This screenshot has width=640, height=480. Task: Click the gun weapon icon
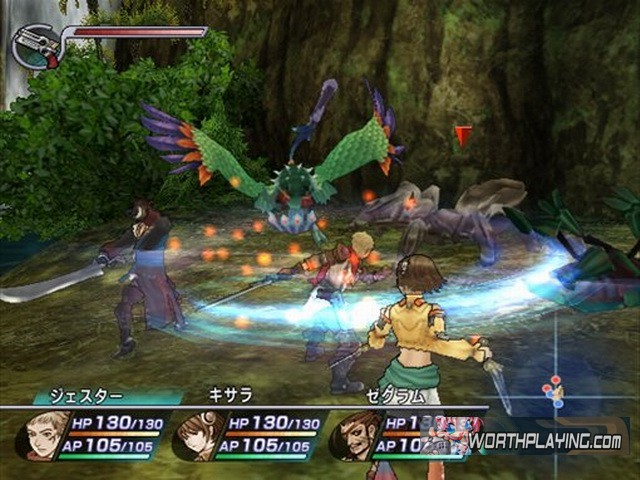[x=36, y=45]
